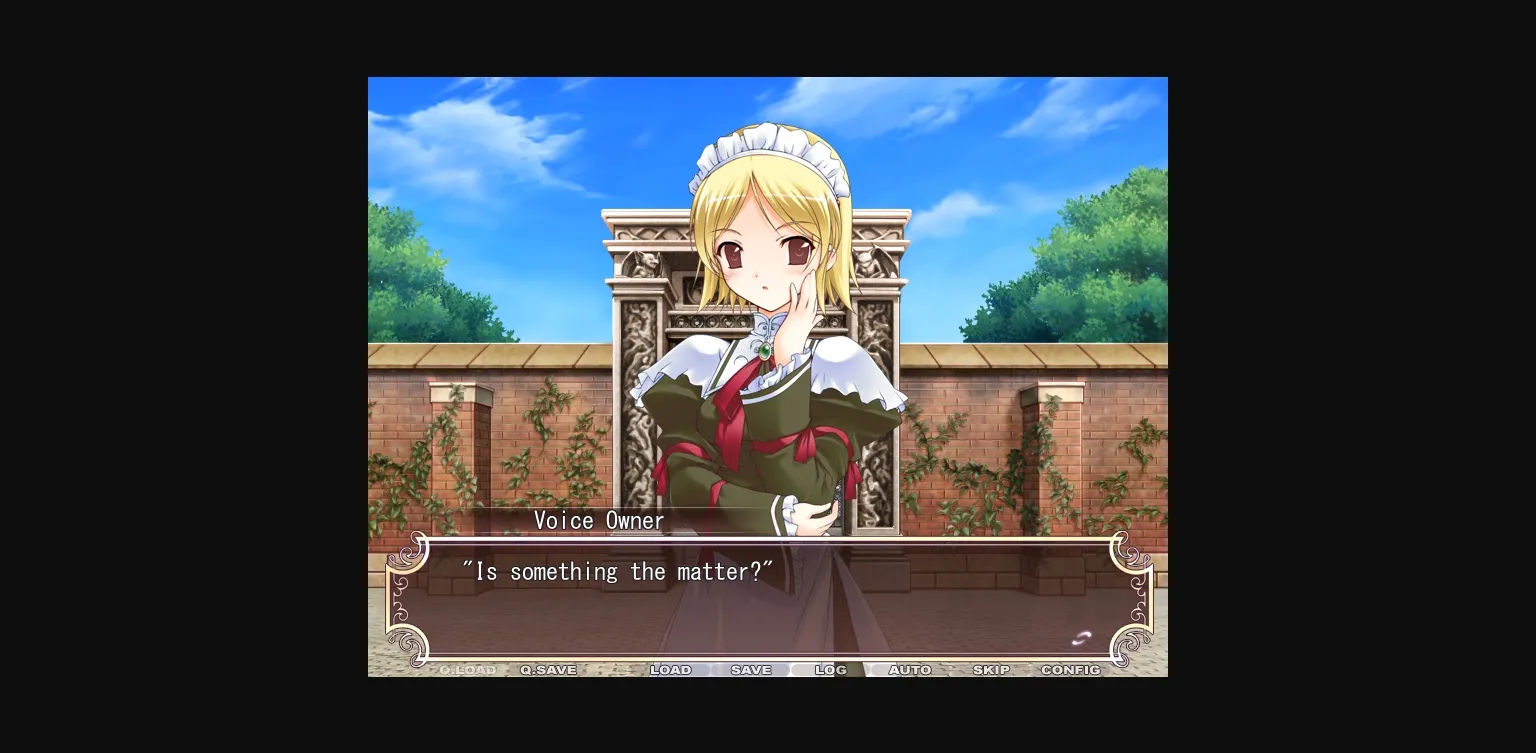The image size is (1536, 753).
Task: Activate SKIP fast-forward mode
Action: [991, 670]
